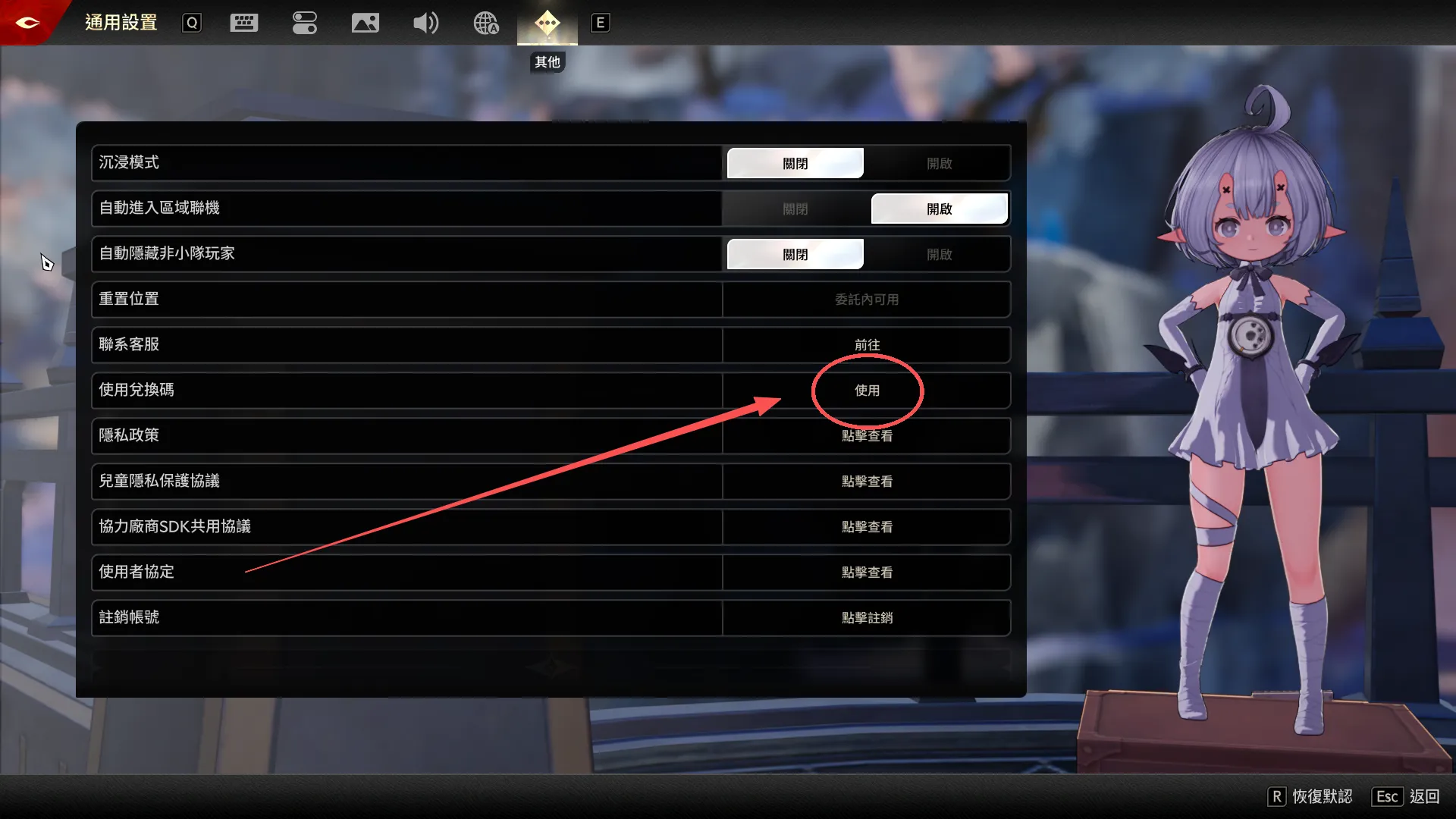Select the diamond-shaped 其他 settings icon
This screenshot has height=819, width=1456.
pos(547,23)
